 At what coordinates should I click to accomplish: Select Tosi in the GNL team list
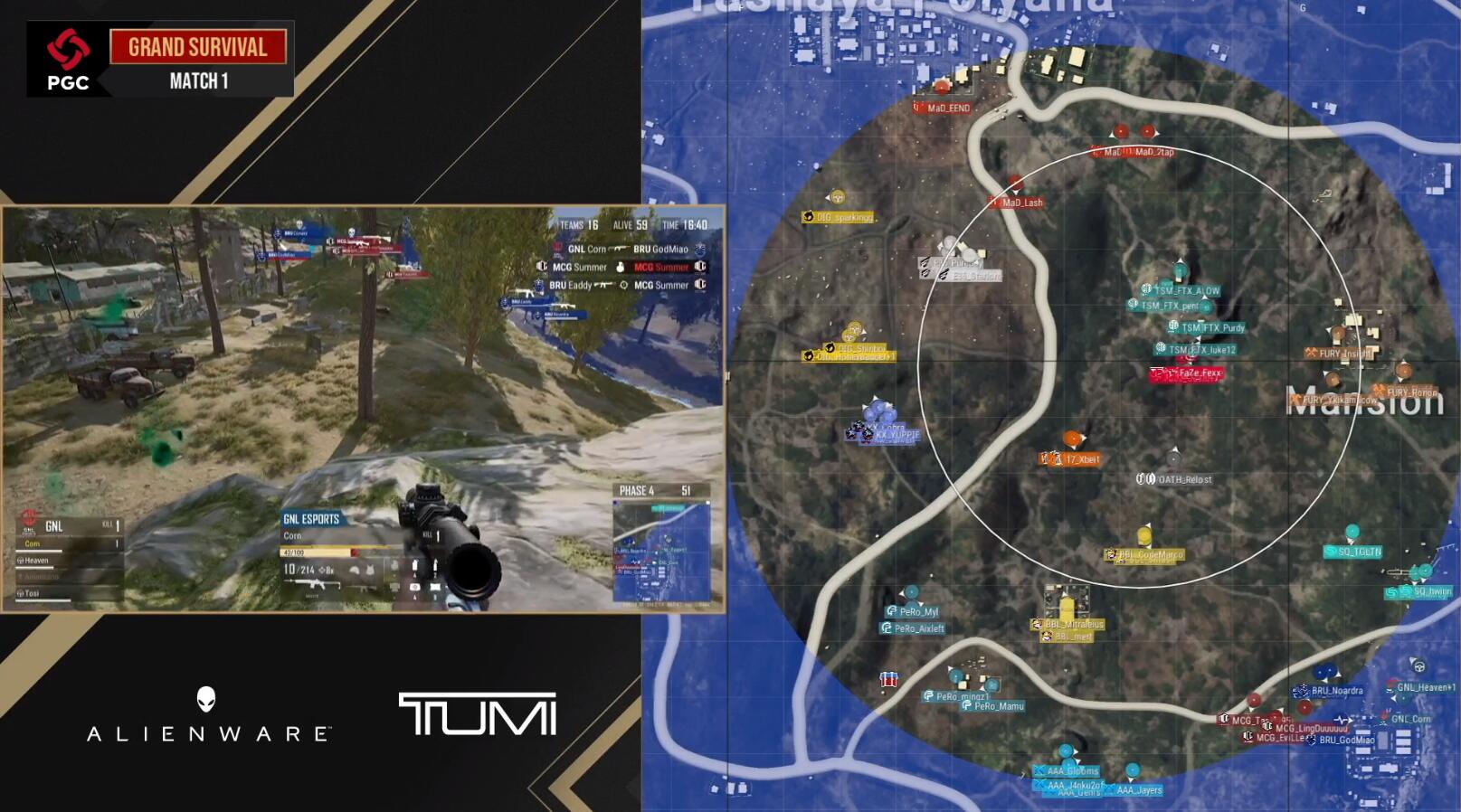(32, 593)
